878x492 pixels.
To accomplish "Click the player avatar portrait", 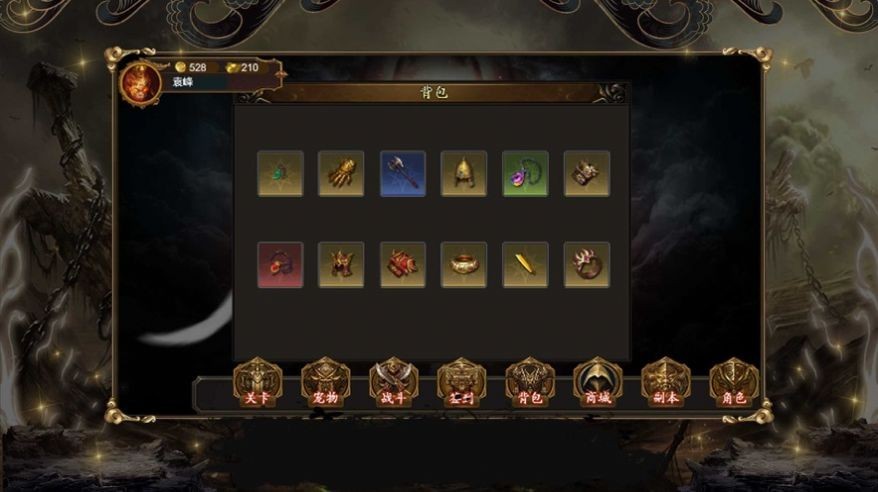I will tap(140, 83).
